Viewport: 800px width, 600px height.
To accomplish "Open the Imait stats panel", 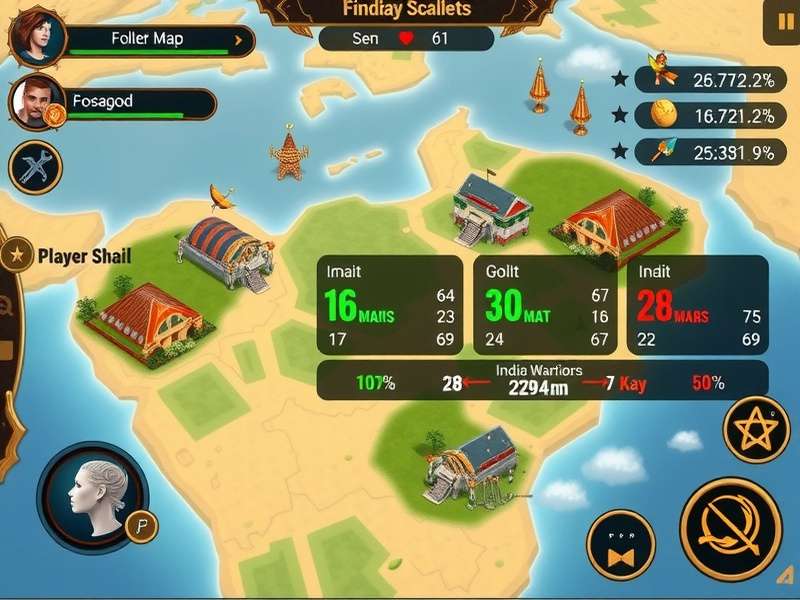I will 389,306.
